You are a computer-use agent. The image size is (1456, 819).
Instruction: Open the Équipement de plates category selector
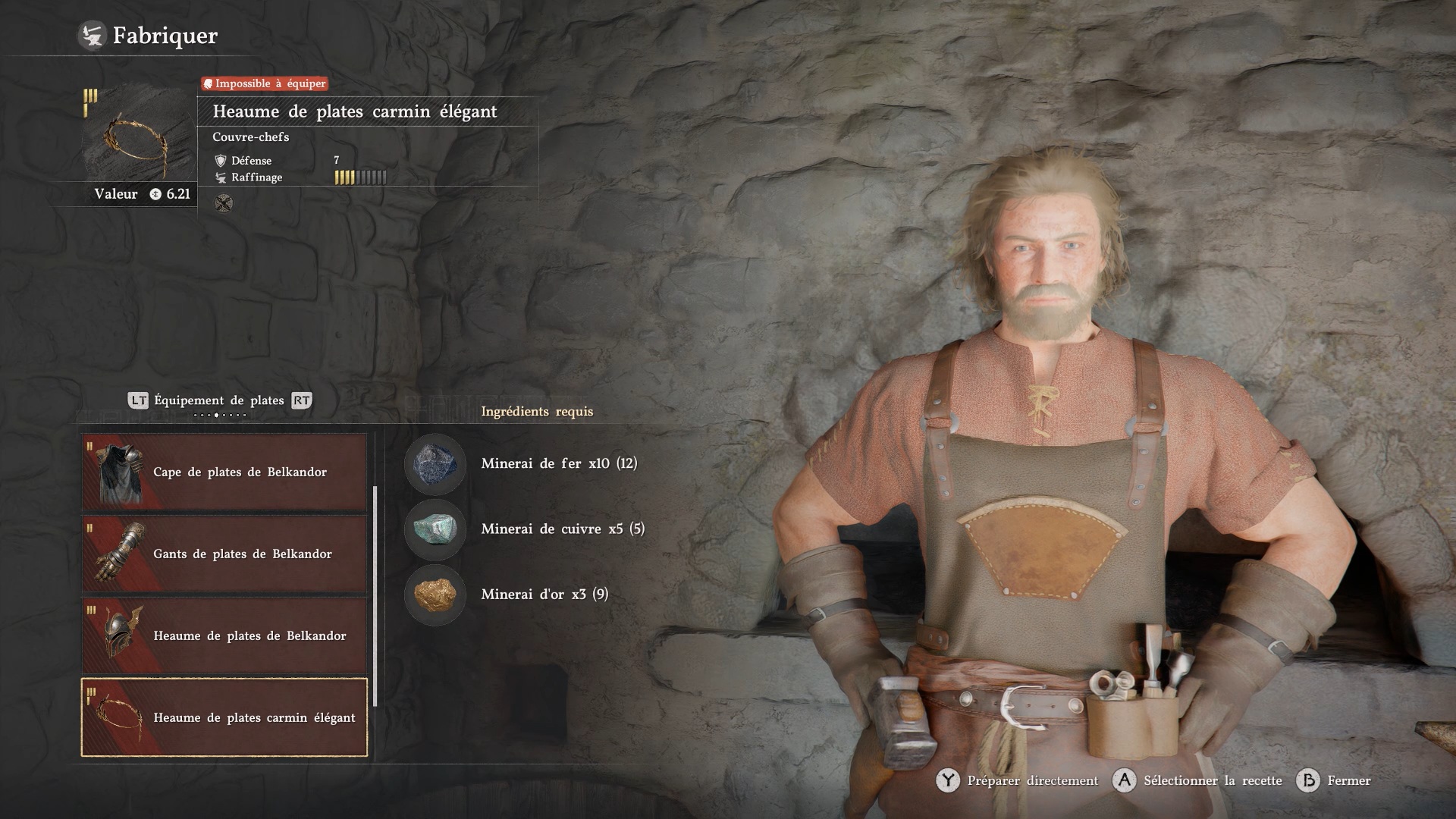pyautogui.click(x=218, y=400)
